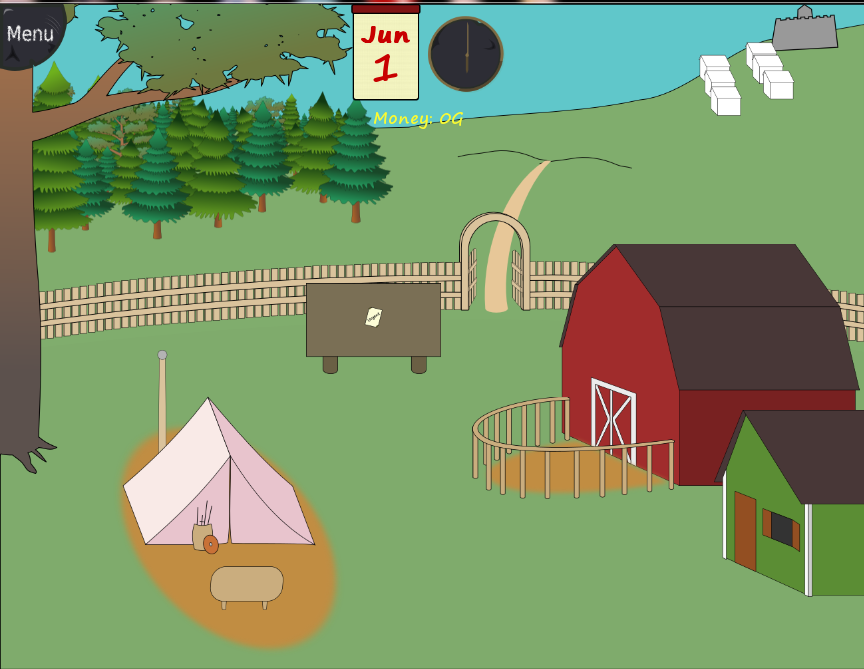Viewport: 864px width, 669px height.
Task: Open the Menu button
Action: (x=29, y=33)
